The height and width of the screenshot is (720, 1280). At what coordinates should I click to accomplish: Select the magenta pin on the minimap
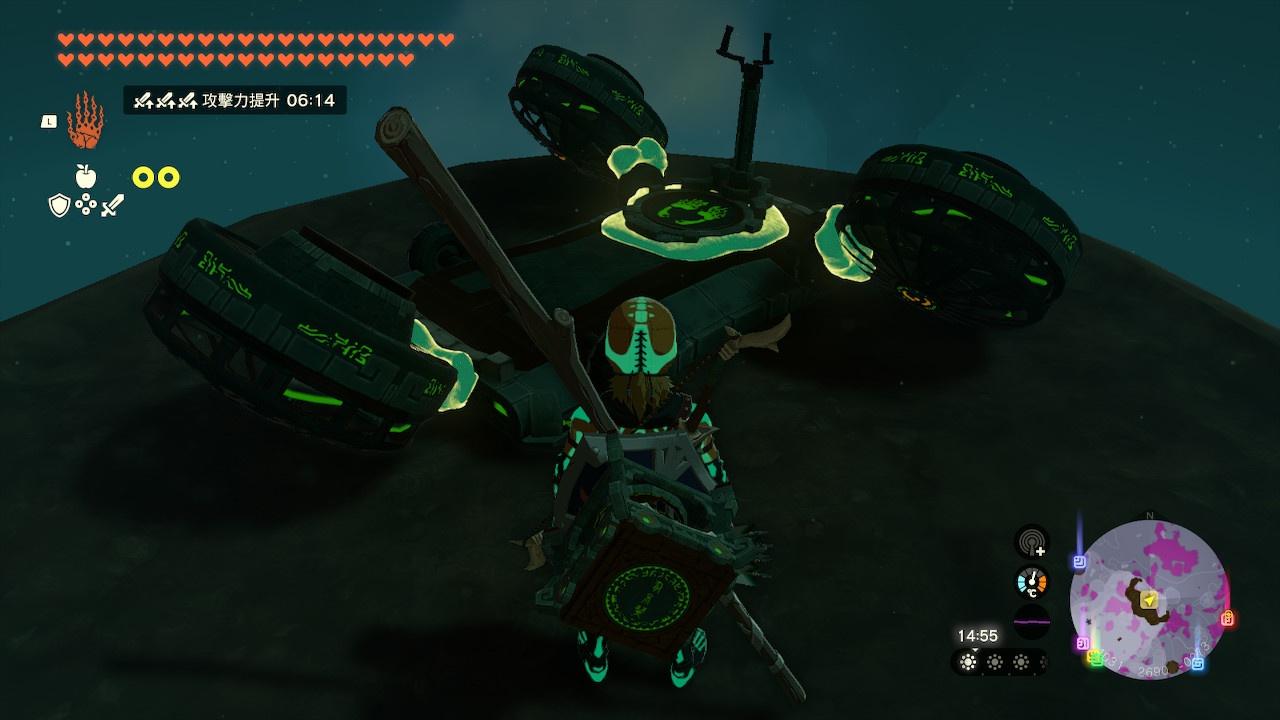pos(1082,643)
